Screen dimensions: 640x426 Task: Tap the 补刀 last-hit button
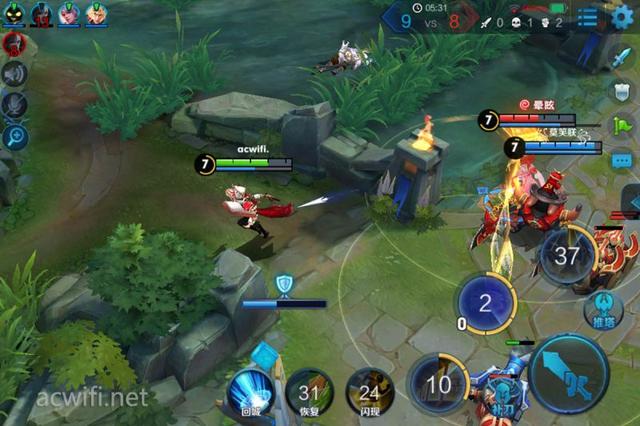(x=500, y=395)
